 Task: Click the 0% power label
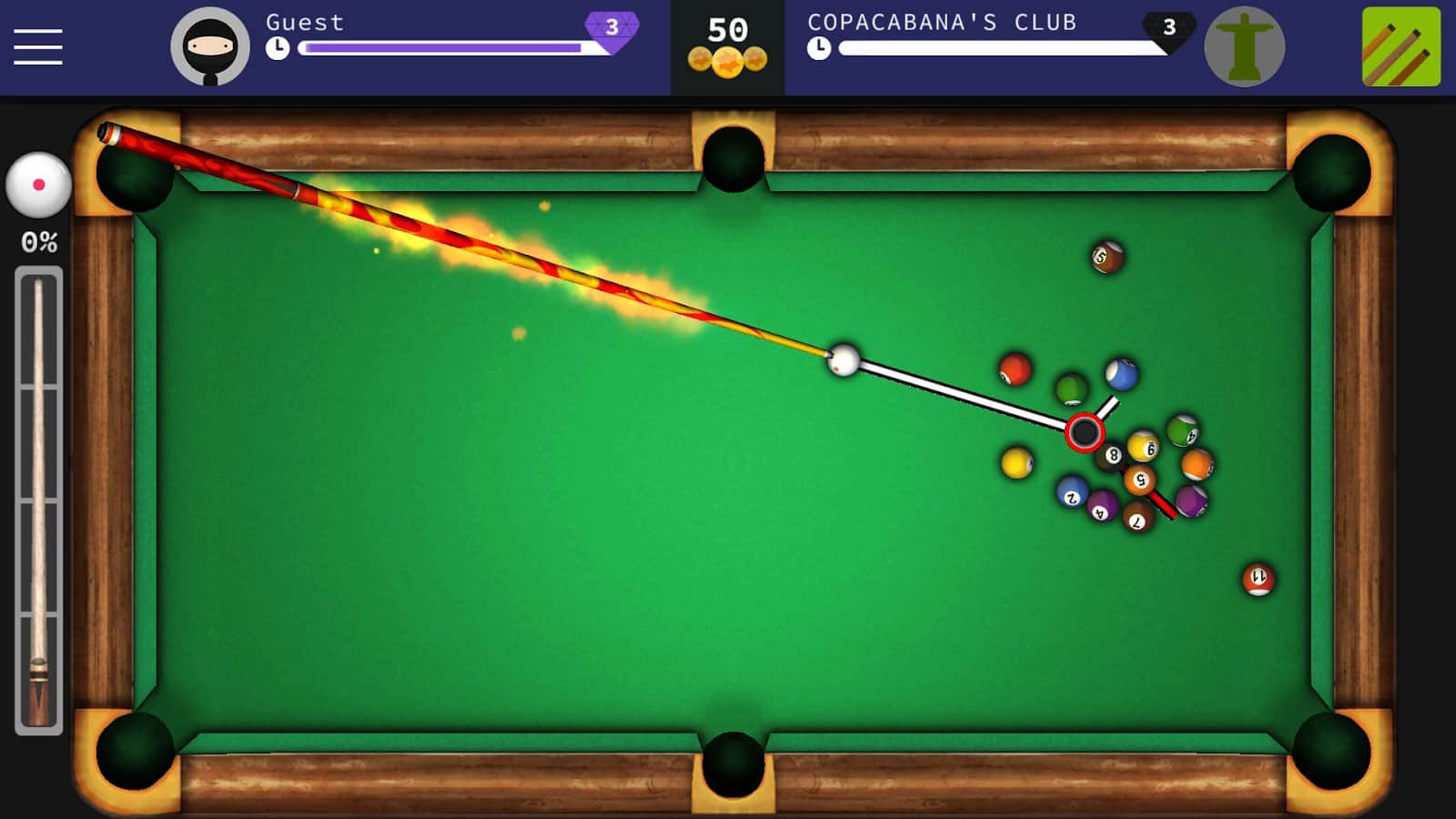38,242
